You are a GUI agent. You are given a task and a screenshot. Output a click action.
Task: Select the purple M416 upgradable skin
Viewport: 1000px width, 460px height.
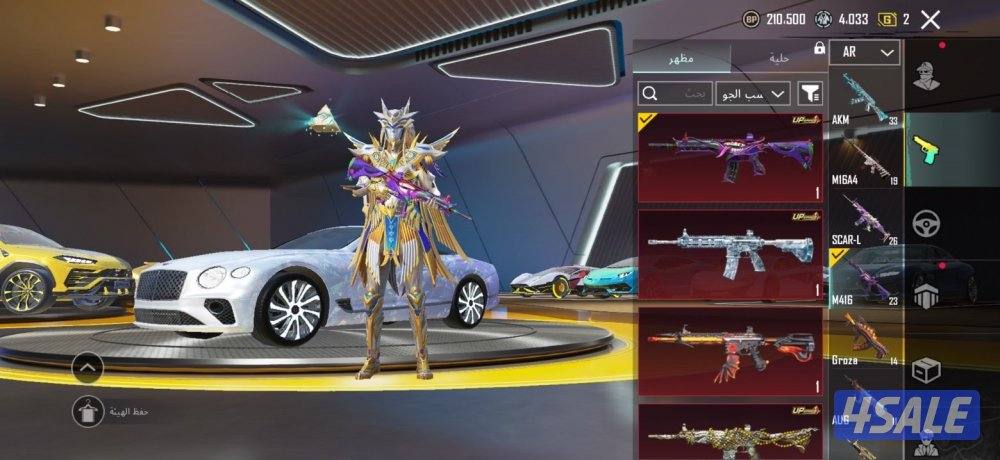pyautogui.click(x=730, y=158)
